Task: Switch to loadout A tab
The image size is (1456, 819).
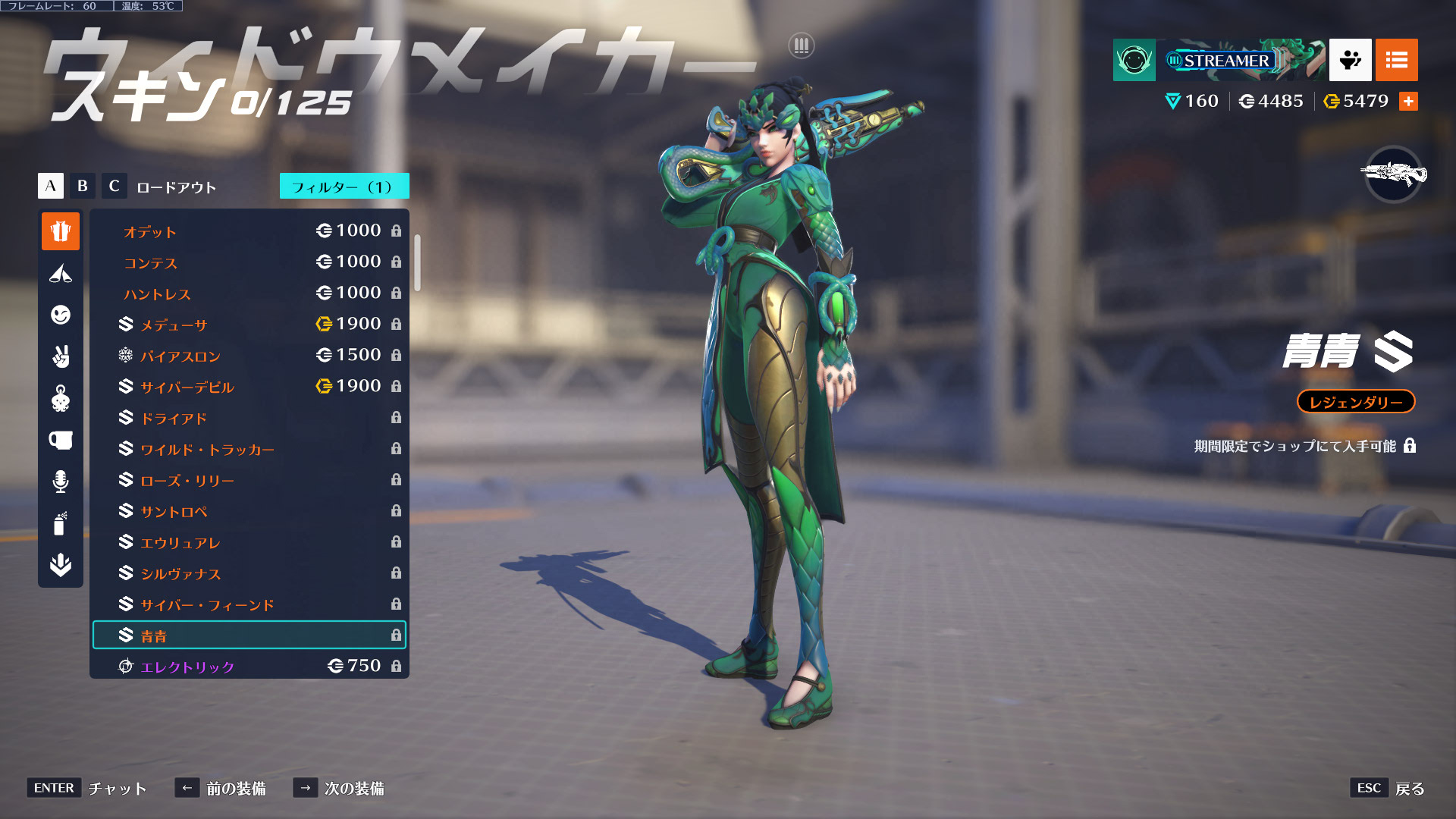Action: point(51,186)
